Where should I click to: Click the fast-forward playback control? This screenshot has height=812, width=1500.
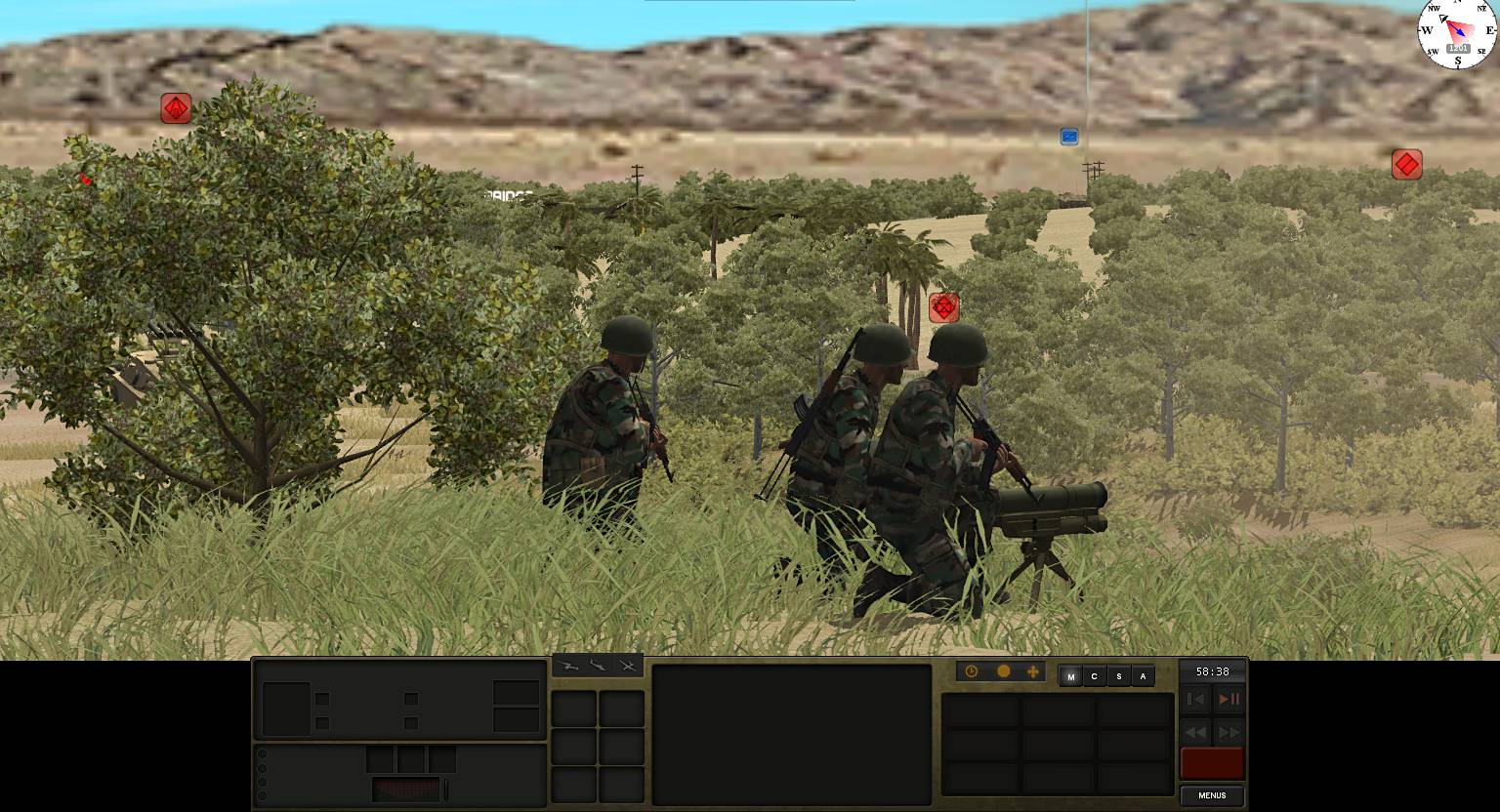click(x=1229, y=733)
